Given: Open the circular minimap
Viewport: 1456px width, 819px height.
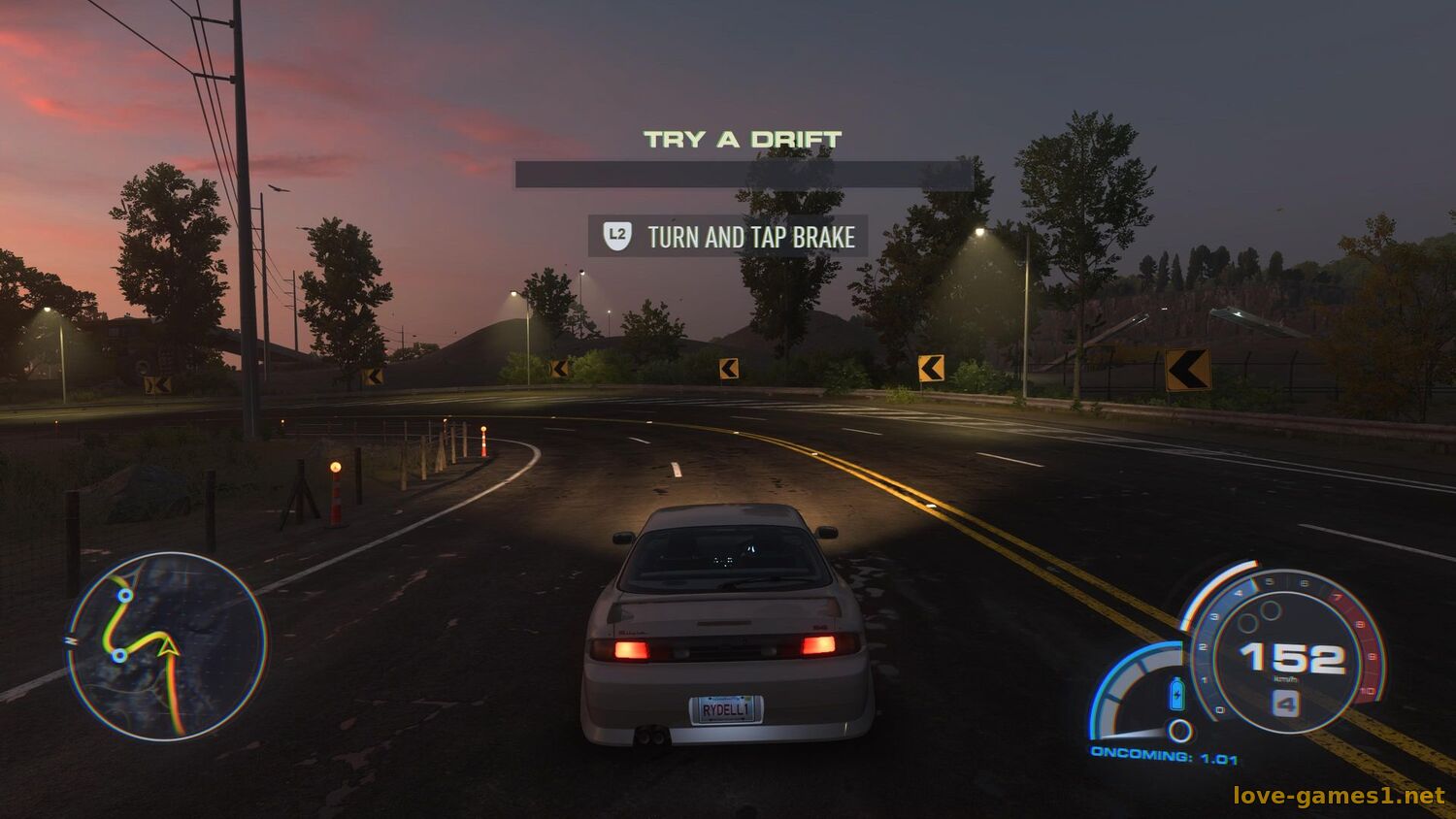Looking at the screenshot, I should 167,646.
